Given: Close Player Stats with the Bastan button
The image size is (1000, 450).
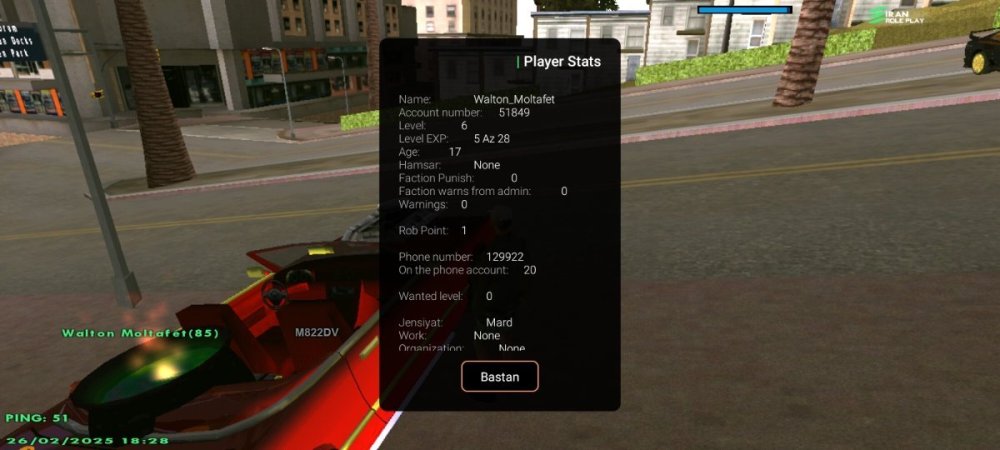Looking at the screenshot, I should coord(500,376).
